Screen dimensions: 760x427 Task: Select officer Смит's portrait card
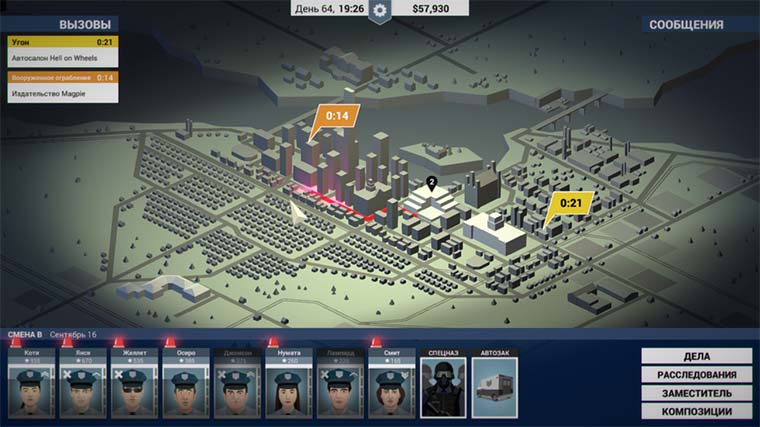pyautogui.click(x=391, y=384)
